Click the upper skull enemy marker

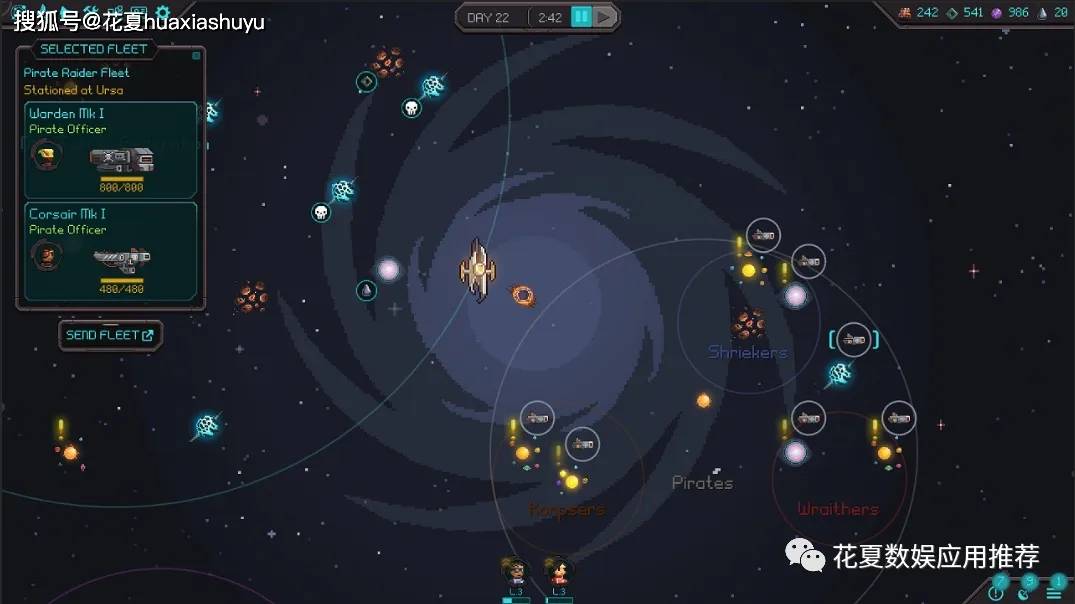pyautogui.click(x=411, y=108)
